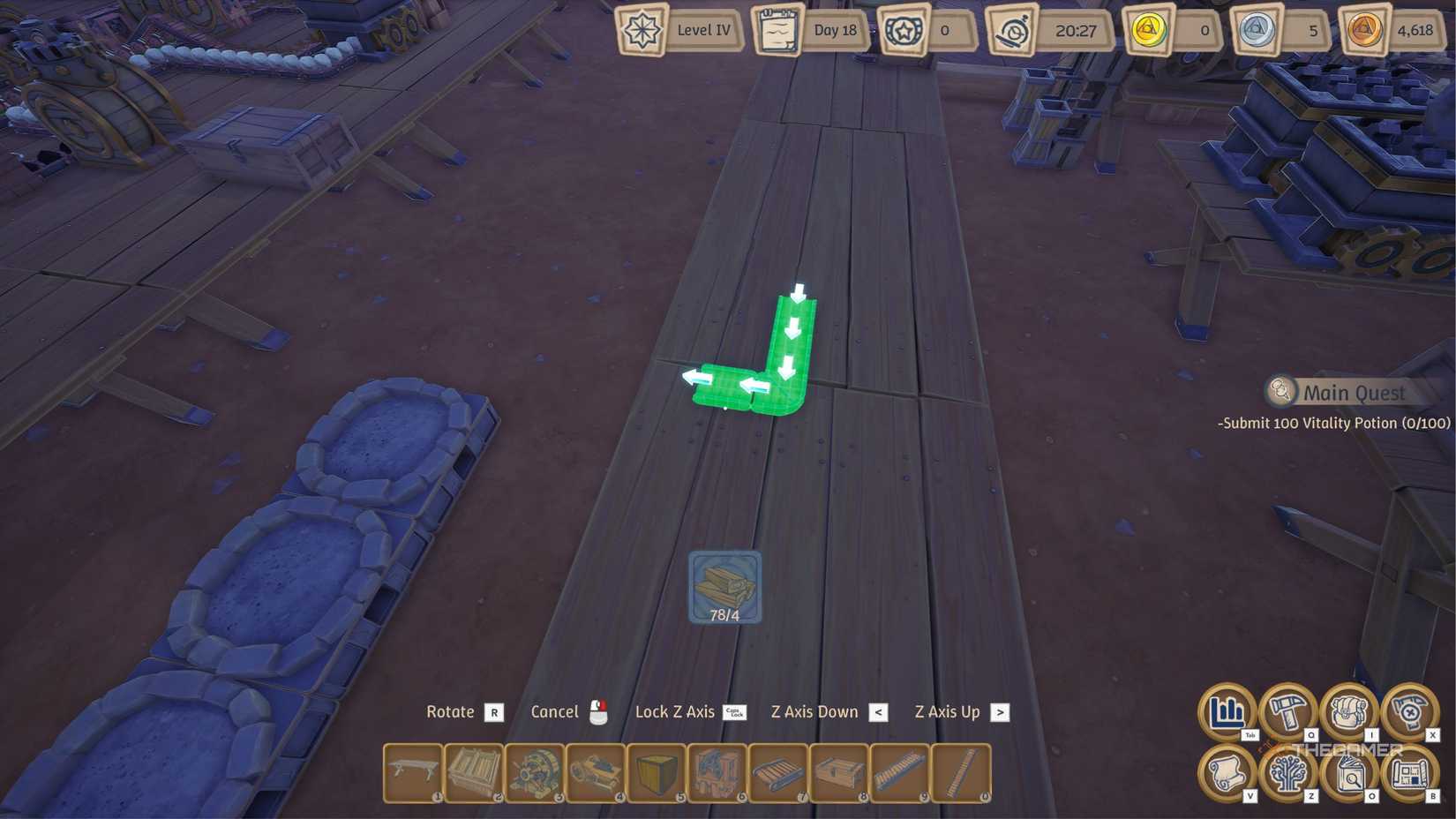Select the wooden crate in hotbar slot 5

point(656,773)
